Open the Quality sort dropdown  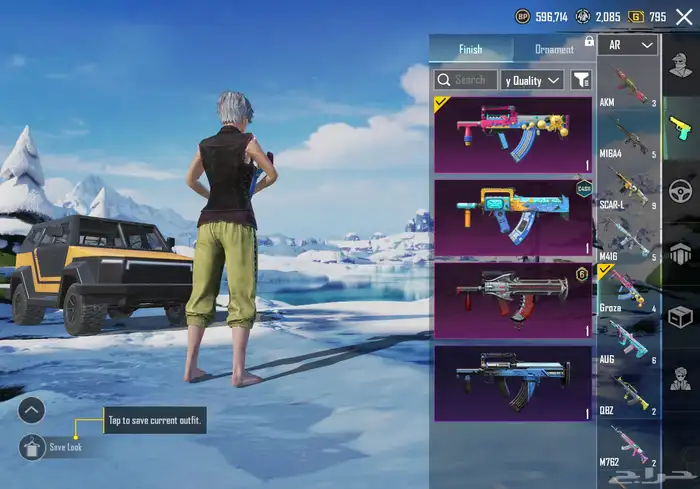[533, 79]
